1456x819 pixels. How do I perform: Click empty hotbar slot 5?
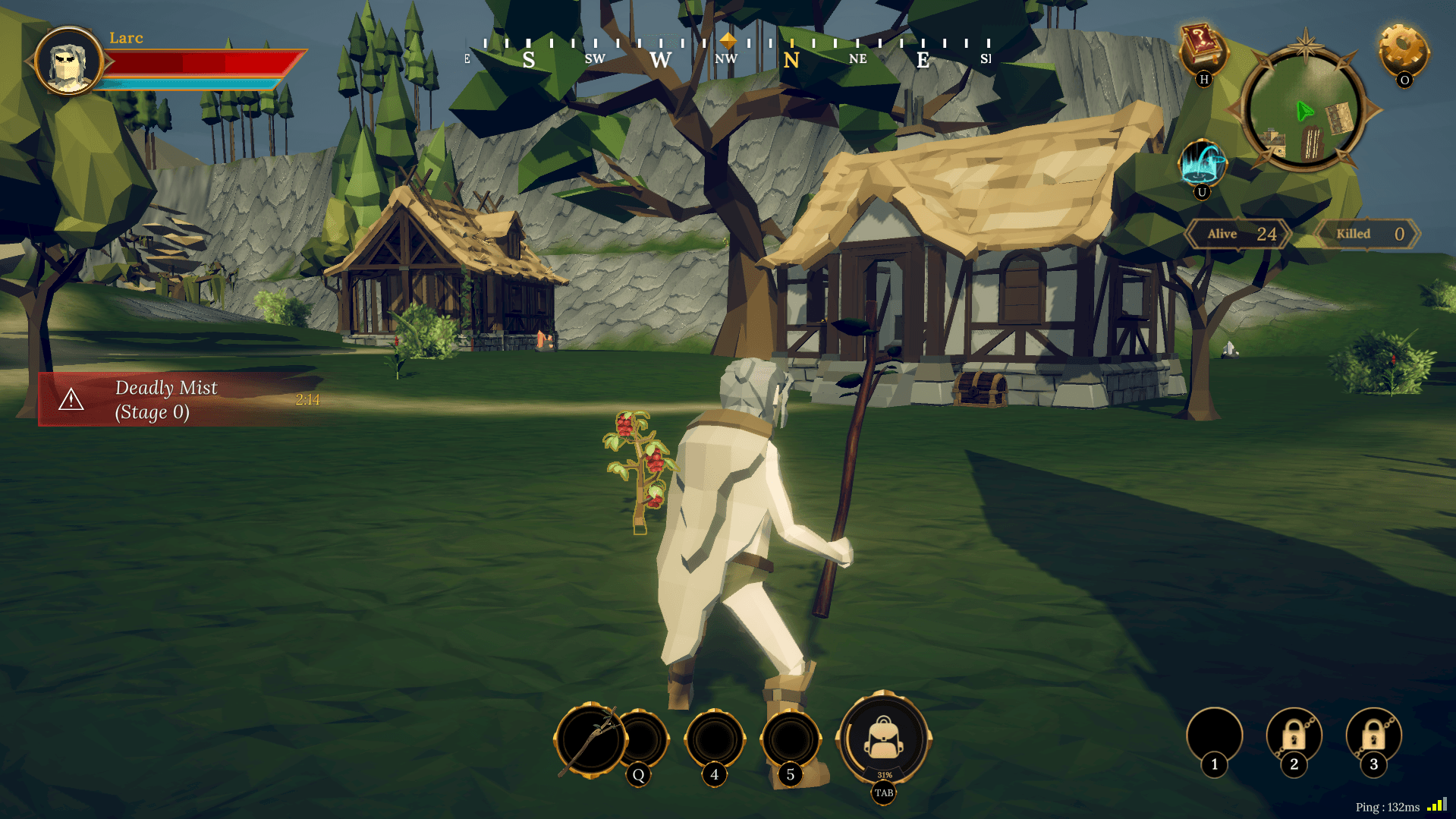[790, 736]
